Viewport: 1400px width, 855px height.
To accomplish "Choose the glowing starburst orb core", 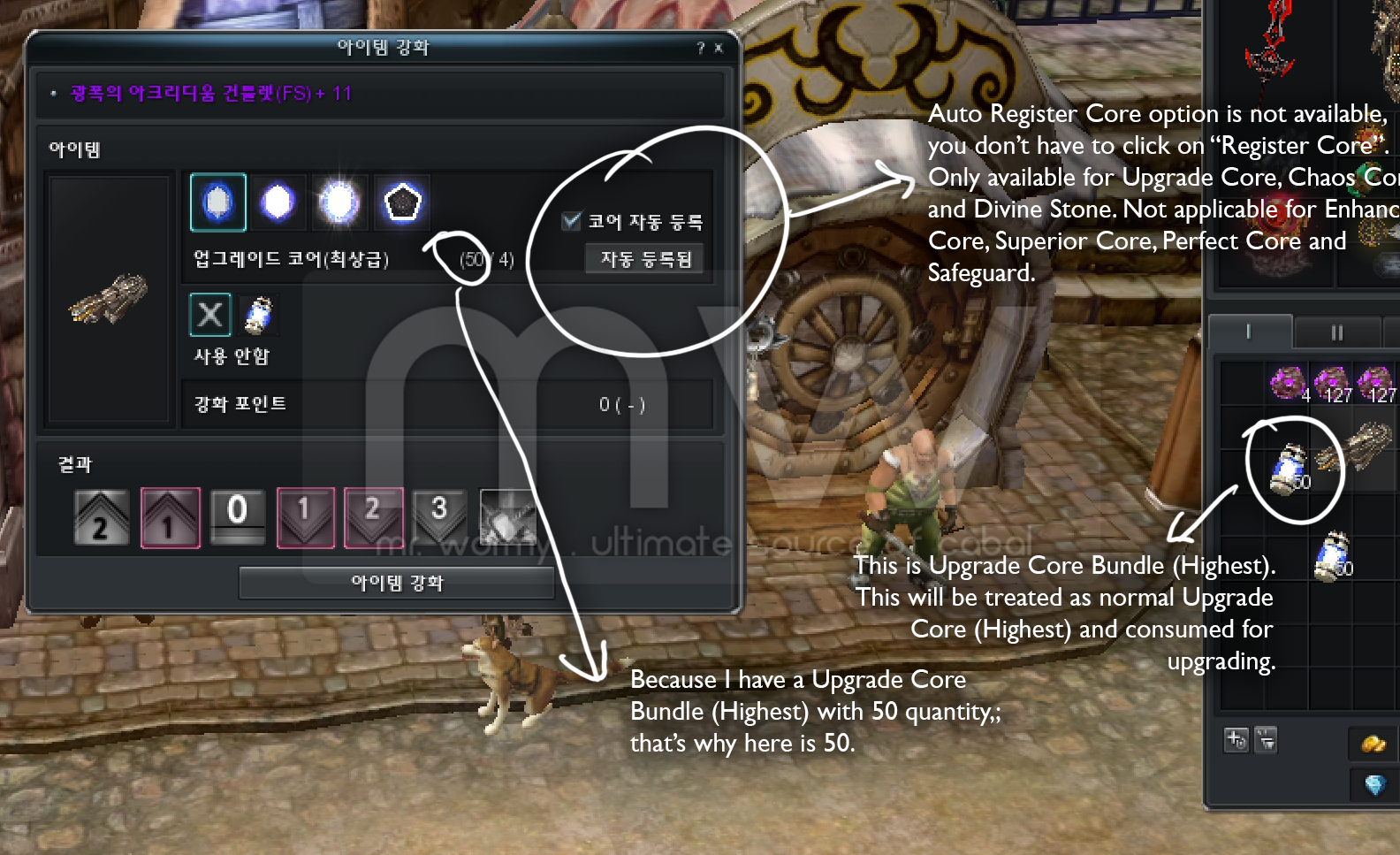I will [339, 202].
